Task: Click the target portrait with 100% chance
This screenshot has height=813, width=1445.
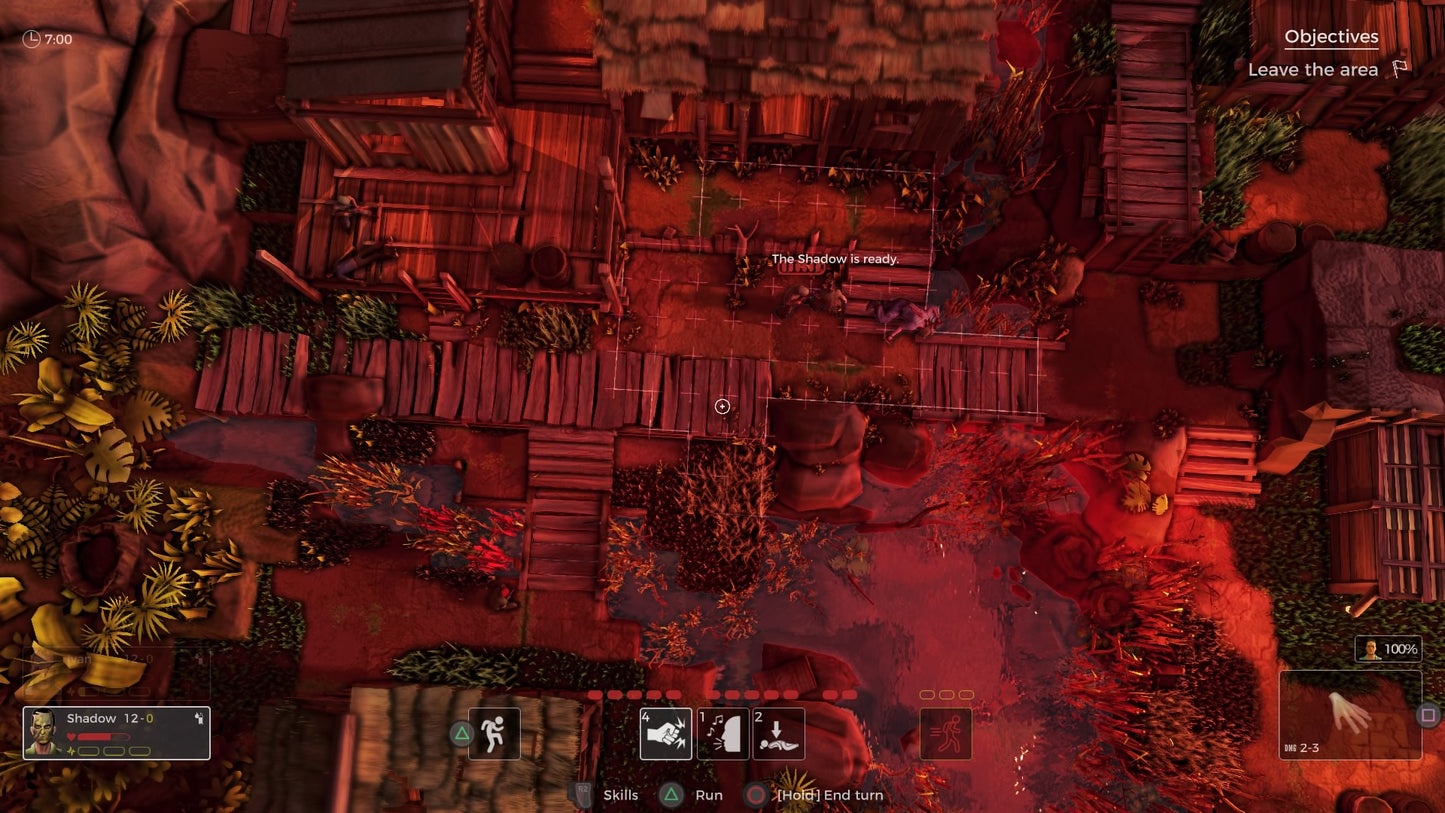Action: coord(1387,649)
